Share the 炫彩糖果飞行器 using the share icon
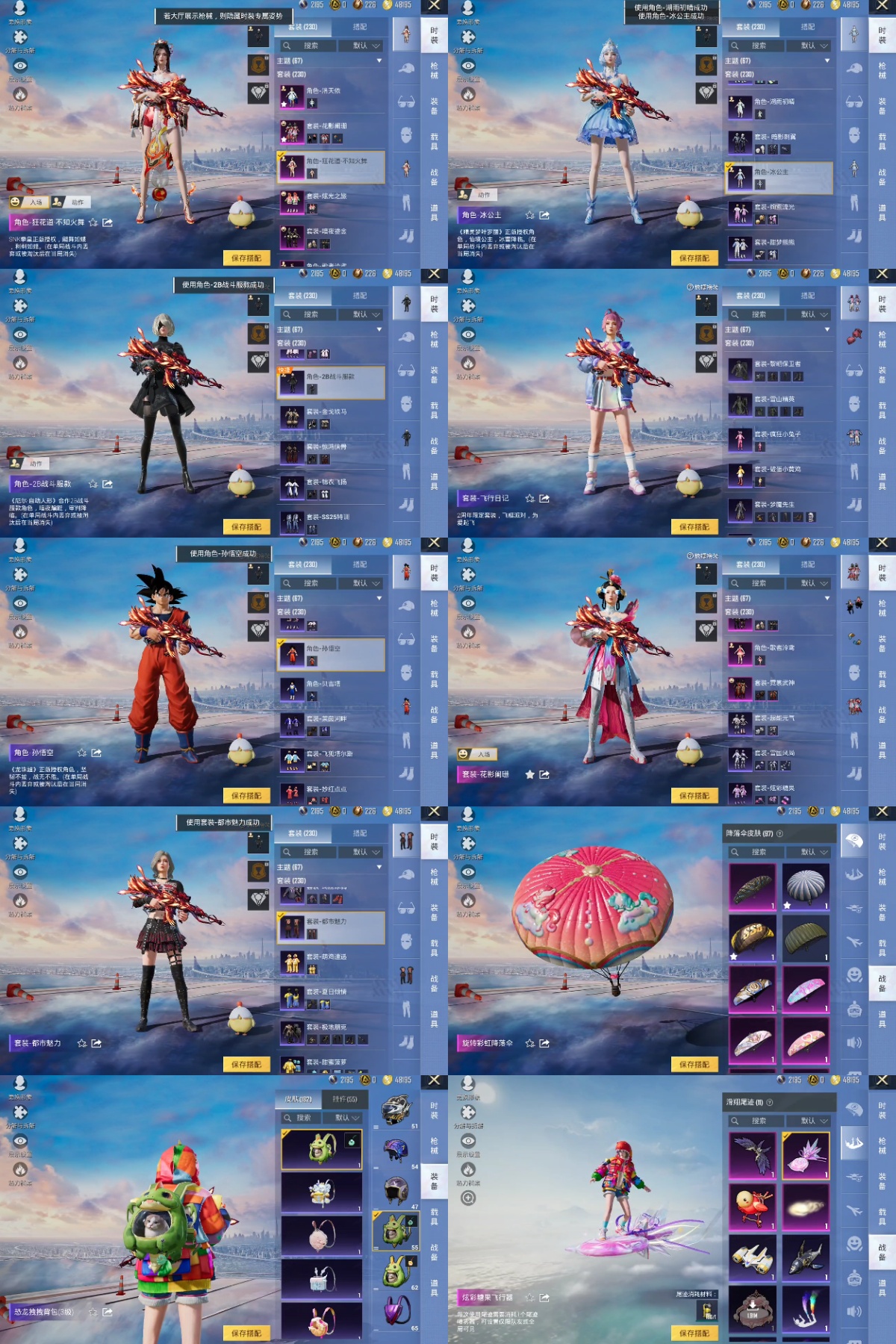Screen dimensions: 896x1344 tap(544, 1298)
